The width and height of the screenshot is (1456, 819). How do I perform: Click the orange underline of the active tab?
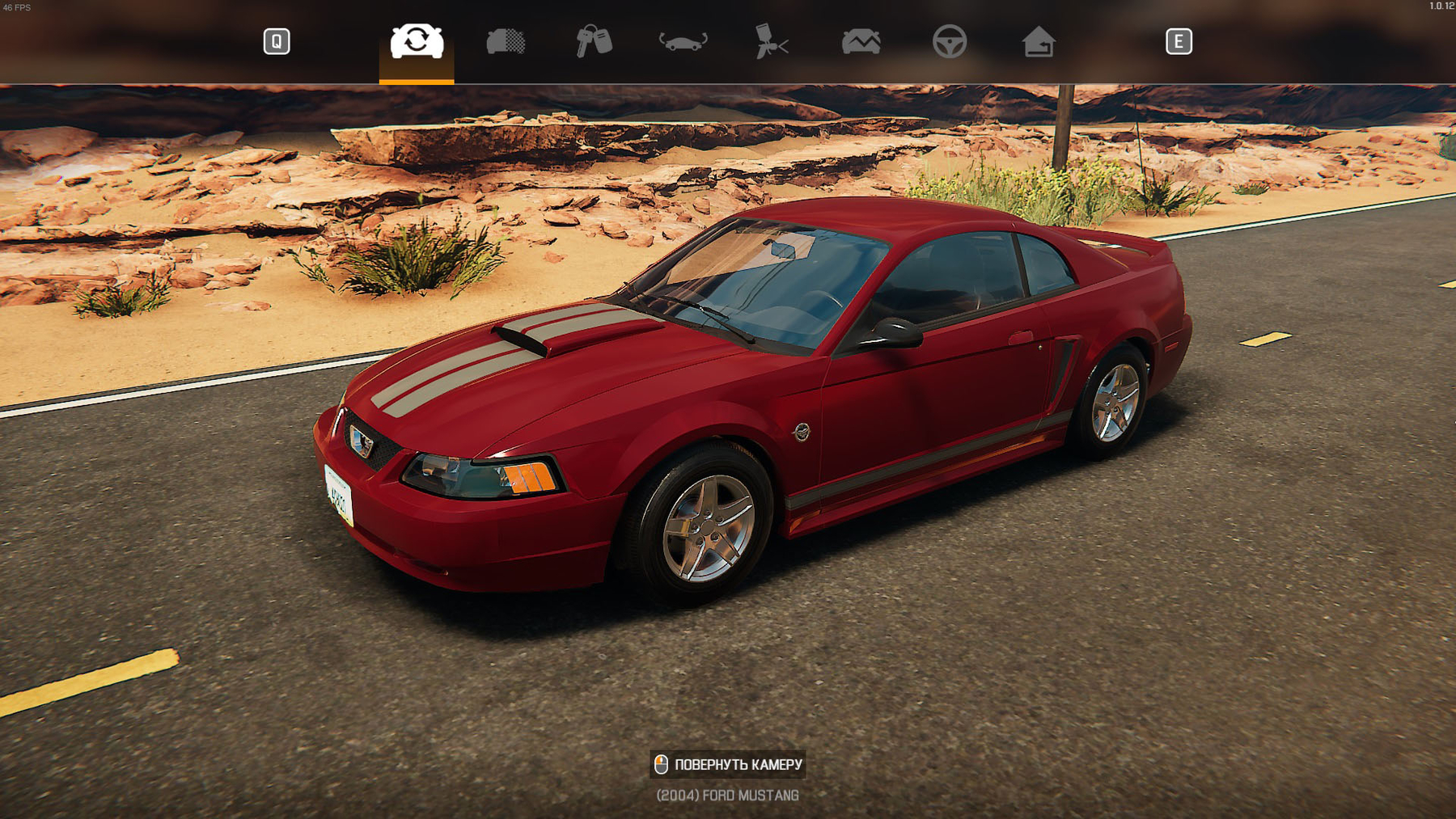[x=415, y=80]
